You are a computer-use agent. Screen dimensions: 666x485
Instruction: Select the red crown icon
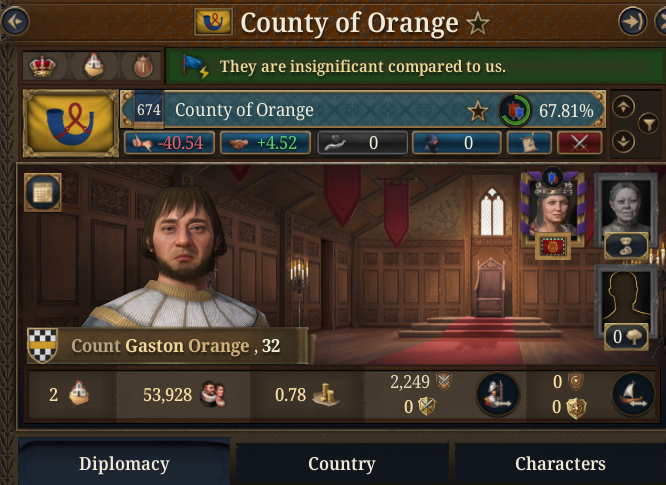(43, 66)
